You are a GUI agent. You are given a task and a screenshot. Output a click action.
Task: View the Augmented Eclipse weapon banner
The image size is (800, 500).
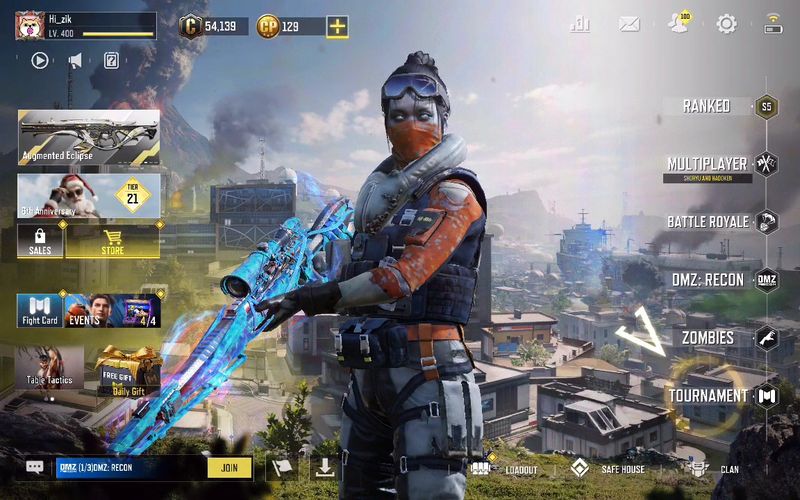(x=88, y=136)
